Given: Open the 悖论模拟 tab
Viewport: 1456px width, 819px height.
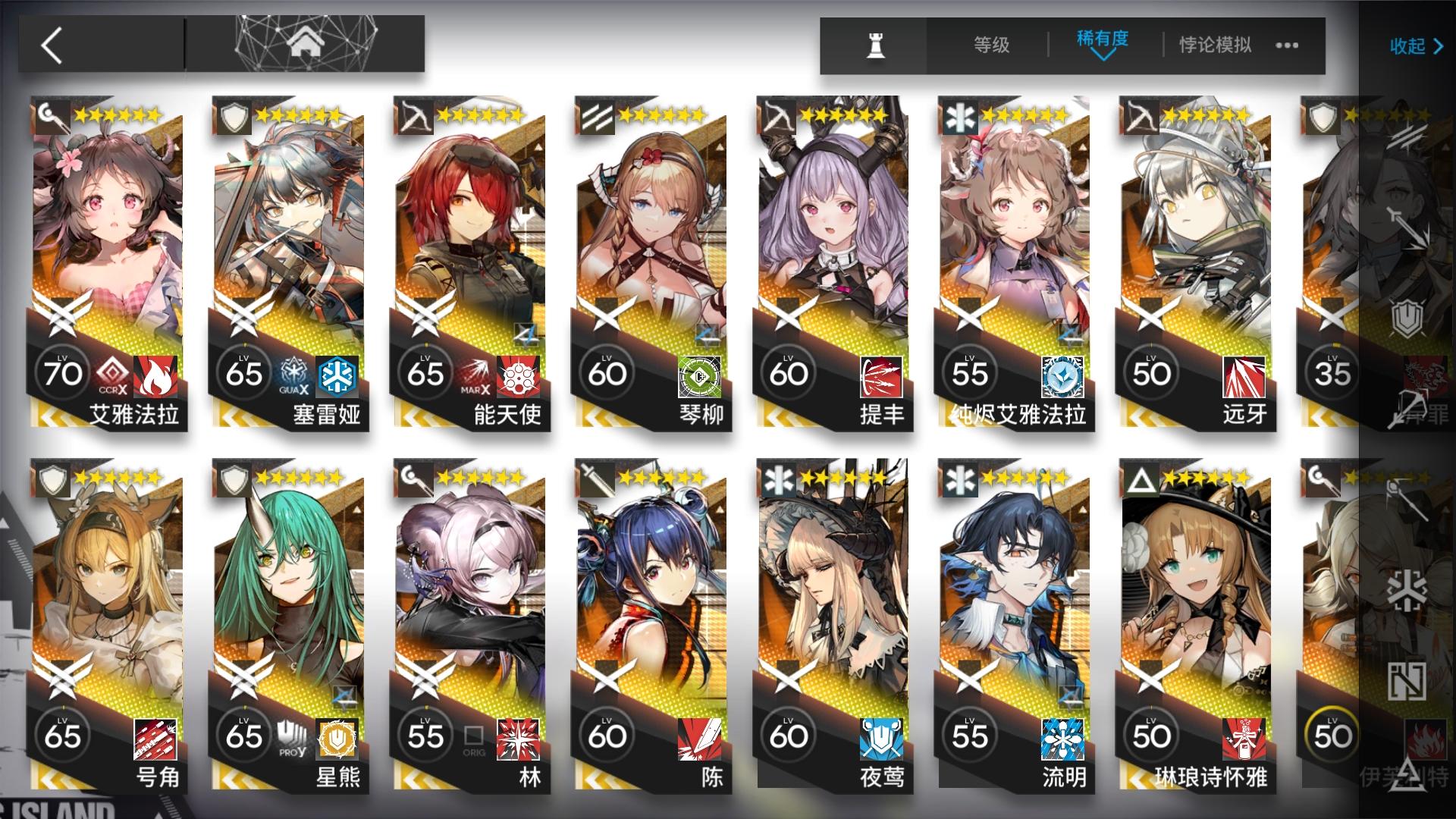Looking at the screenshot, I should pyautogui.click(x=1213, y=45).
